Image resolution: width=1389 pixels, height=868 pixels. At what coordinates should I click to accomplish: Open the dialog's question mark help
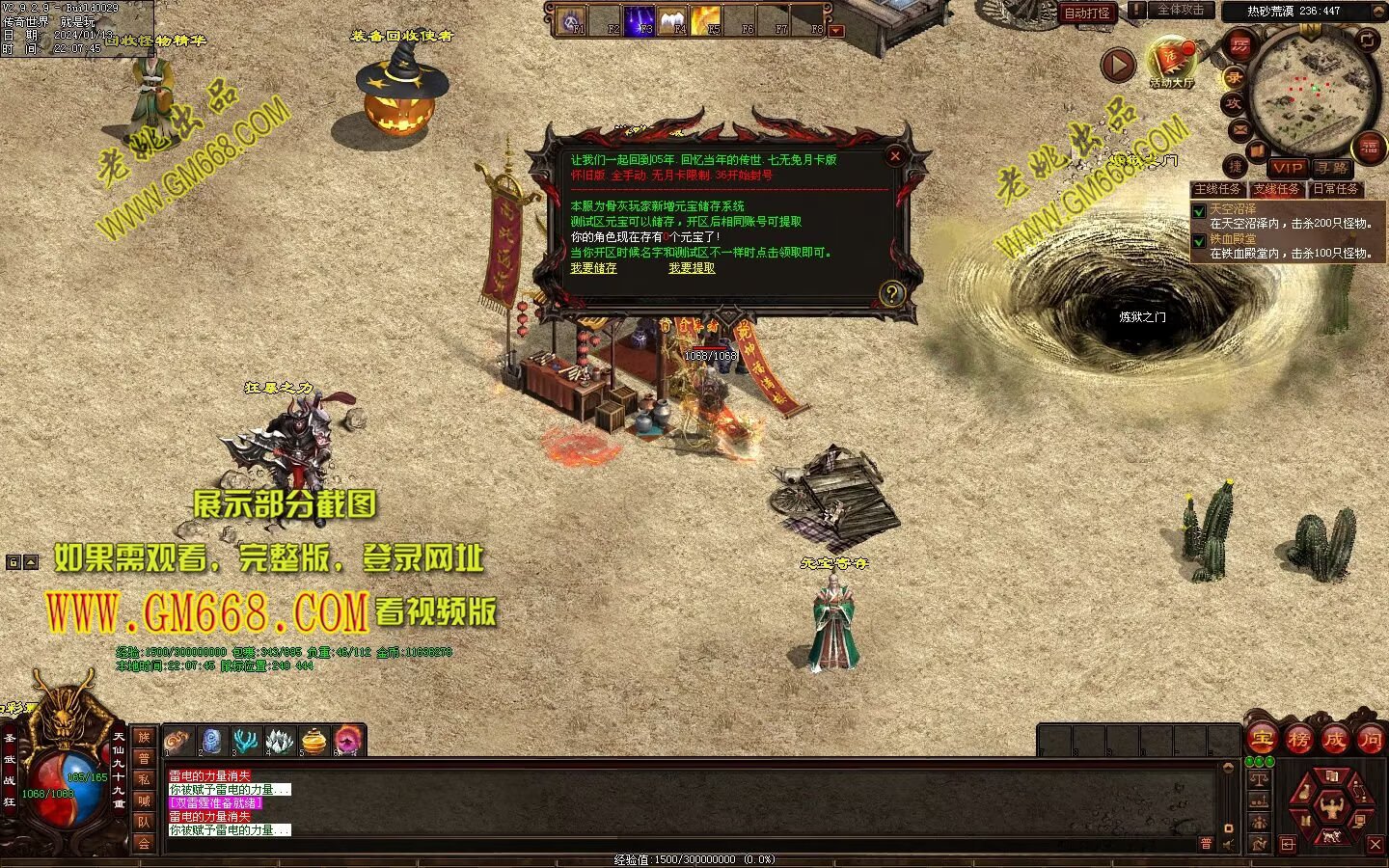point(892,293)
